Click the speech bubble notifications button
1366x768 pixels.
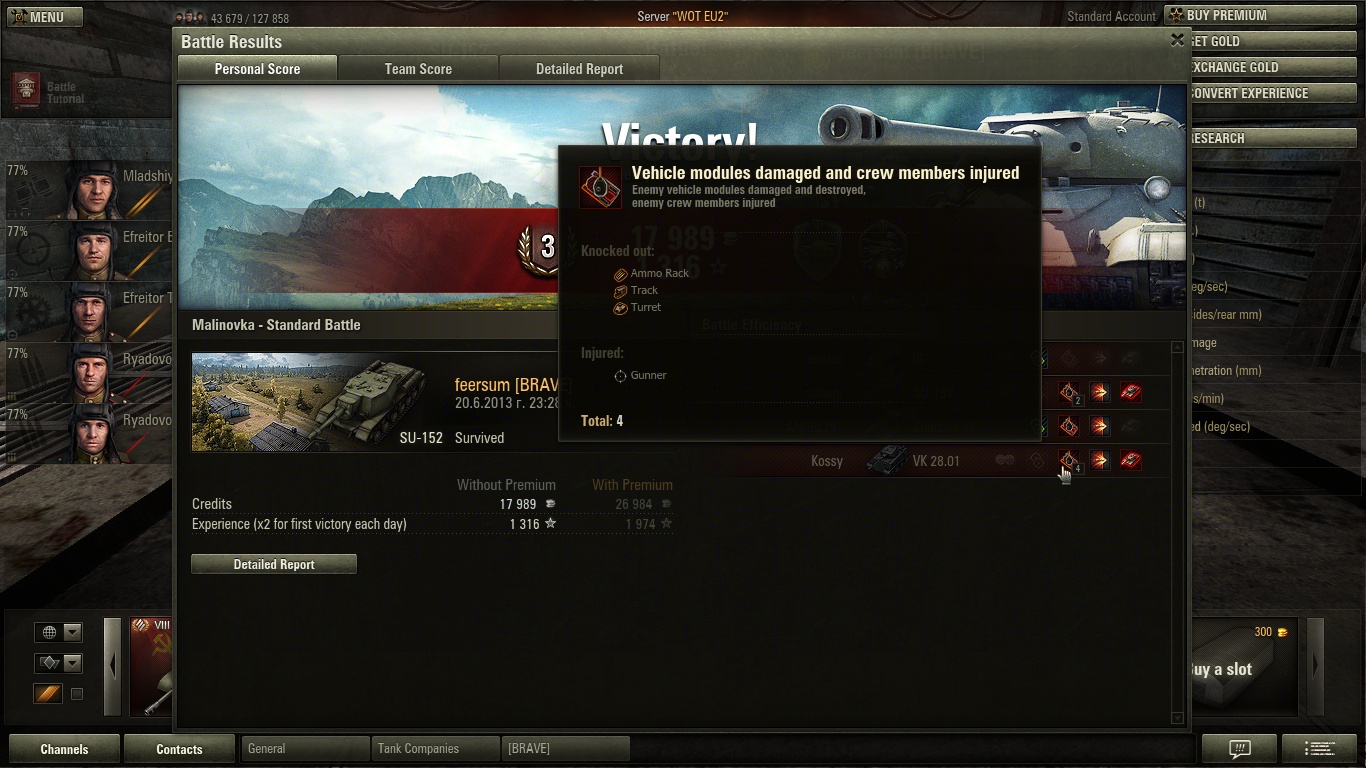(x=1240, y=749)
